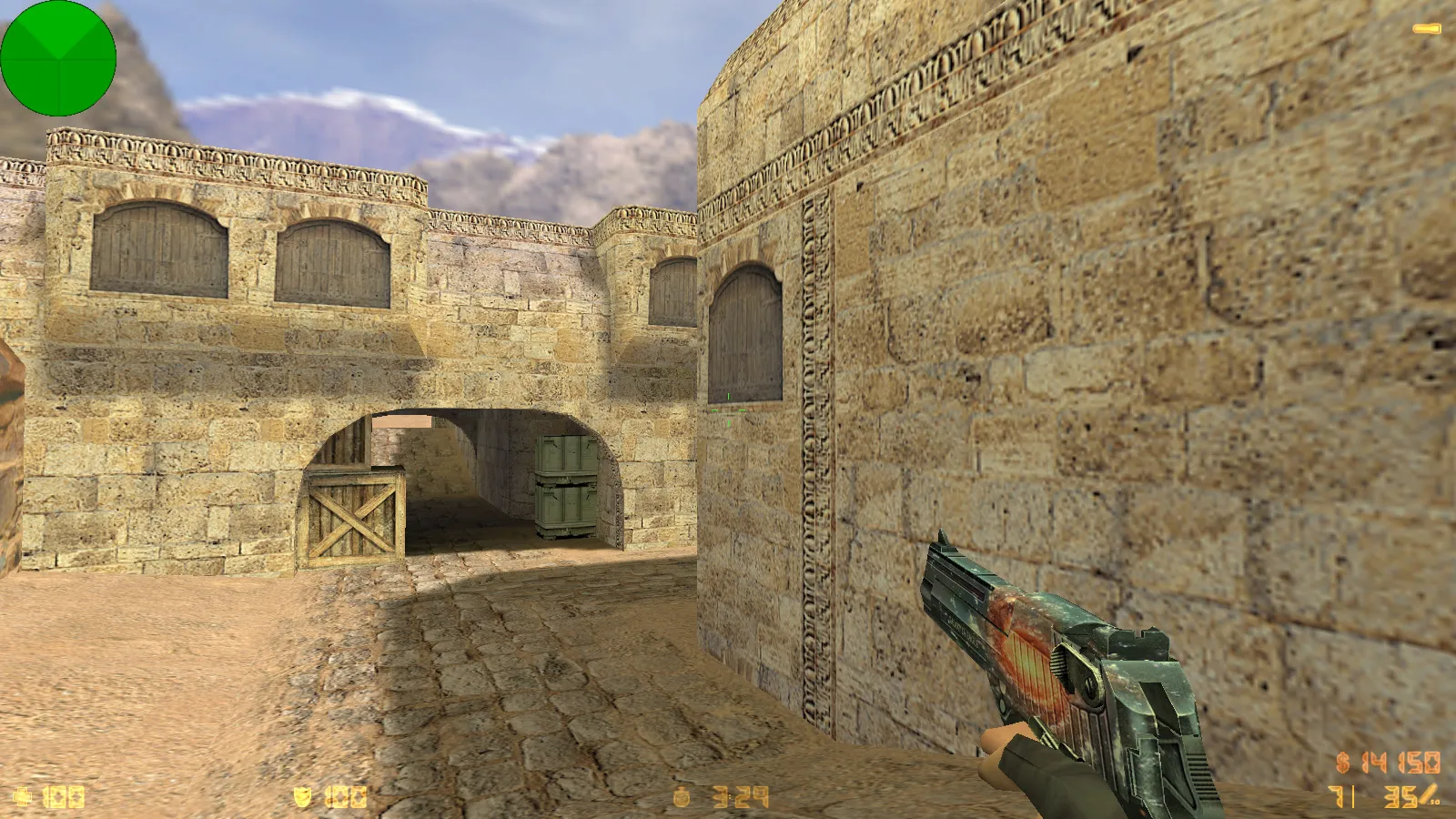The height and width of the screenshot is (819, 1456).
Task: Click the green circular radar
Action: tap(58, 58)
